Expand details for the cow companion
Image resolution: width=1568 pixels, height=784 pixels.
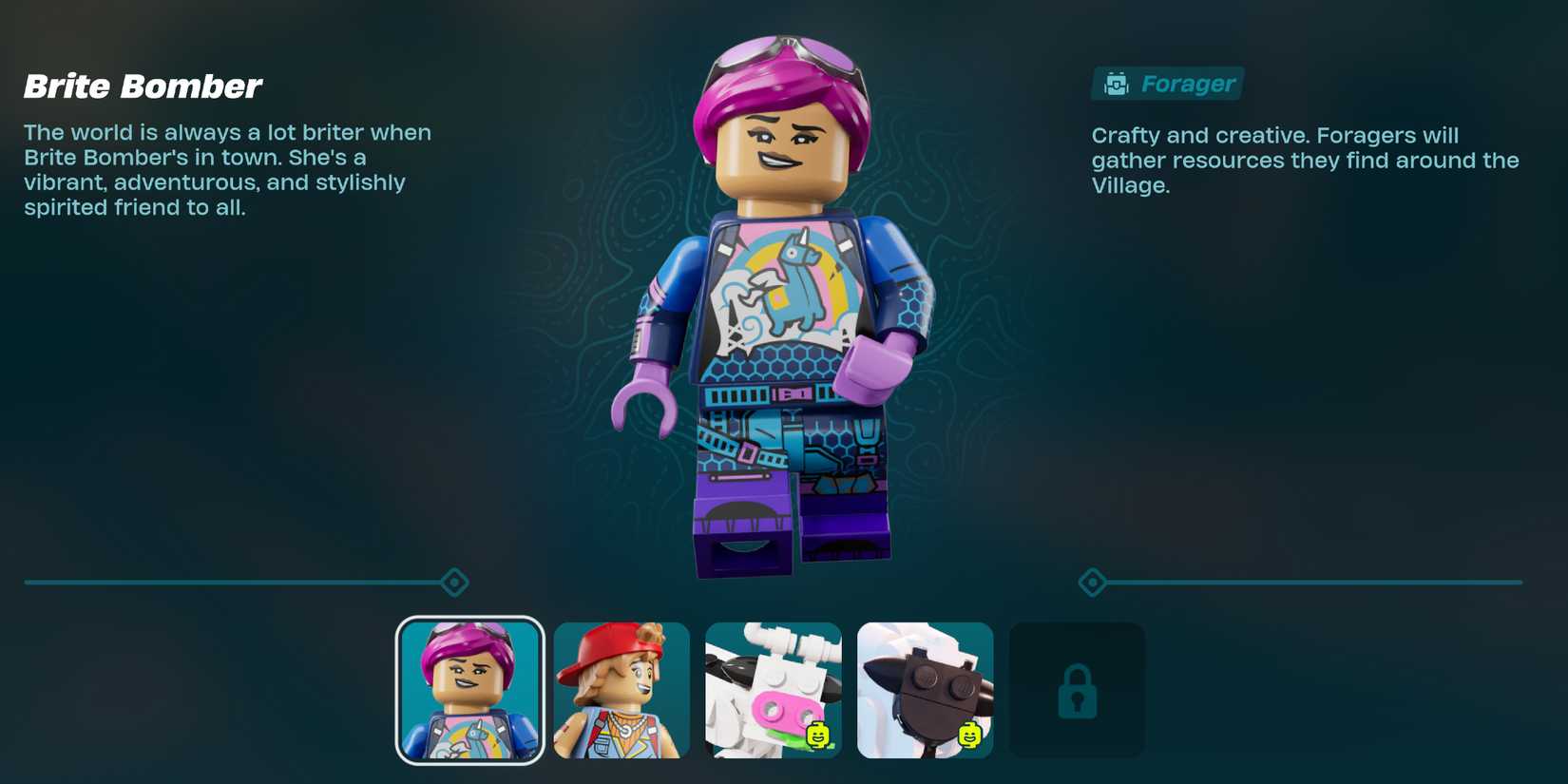(773, 690)
